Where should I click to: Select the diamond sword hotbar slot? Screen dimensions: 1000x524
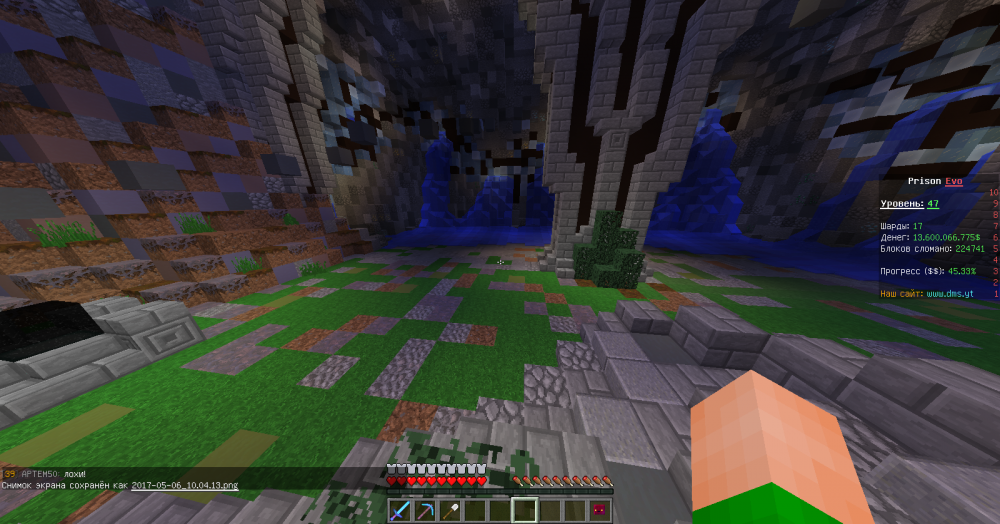point(400,511)
